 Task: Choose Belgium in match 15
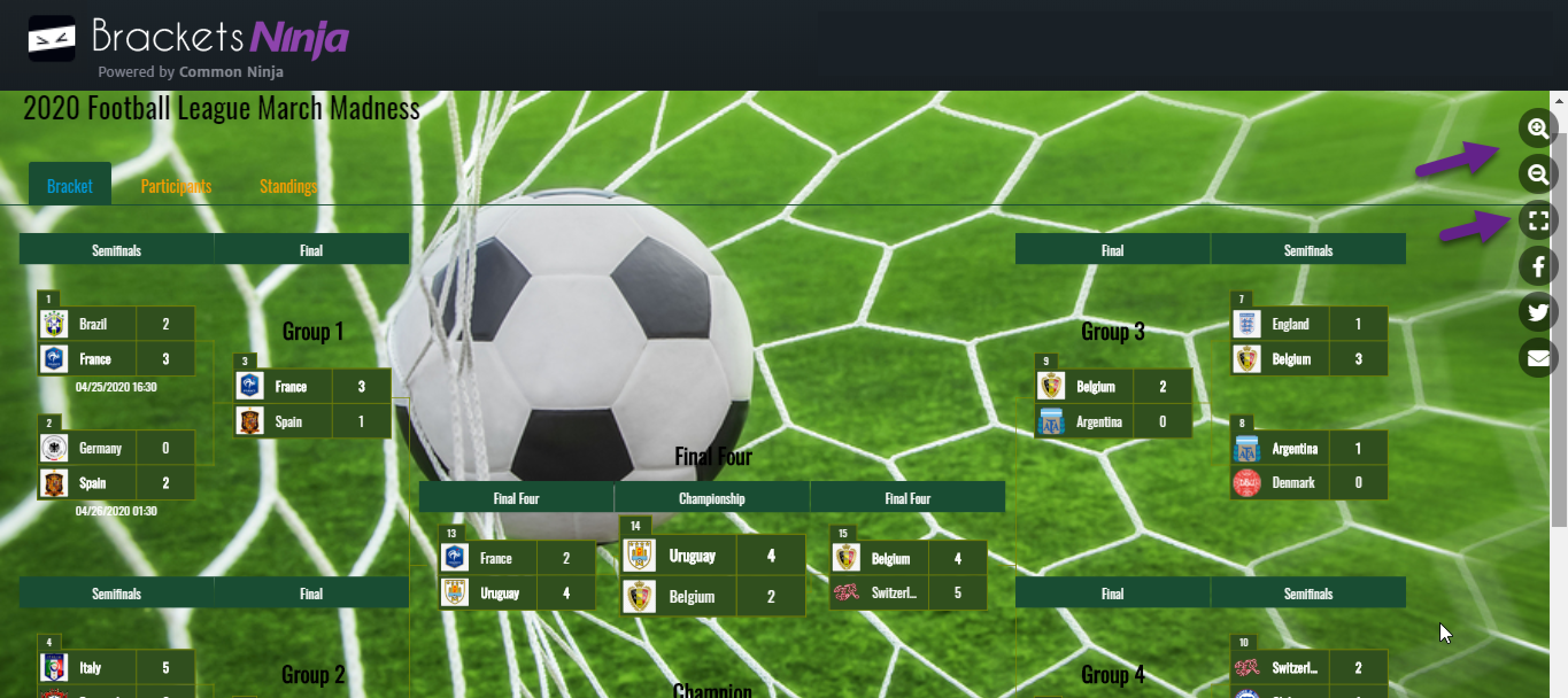tap(890, 559)
